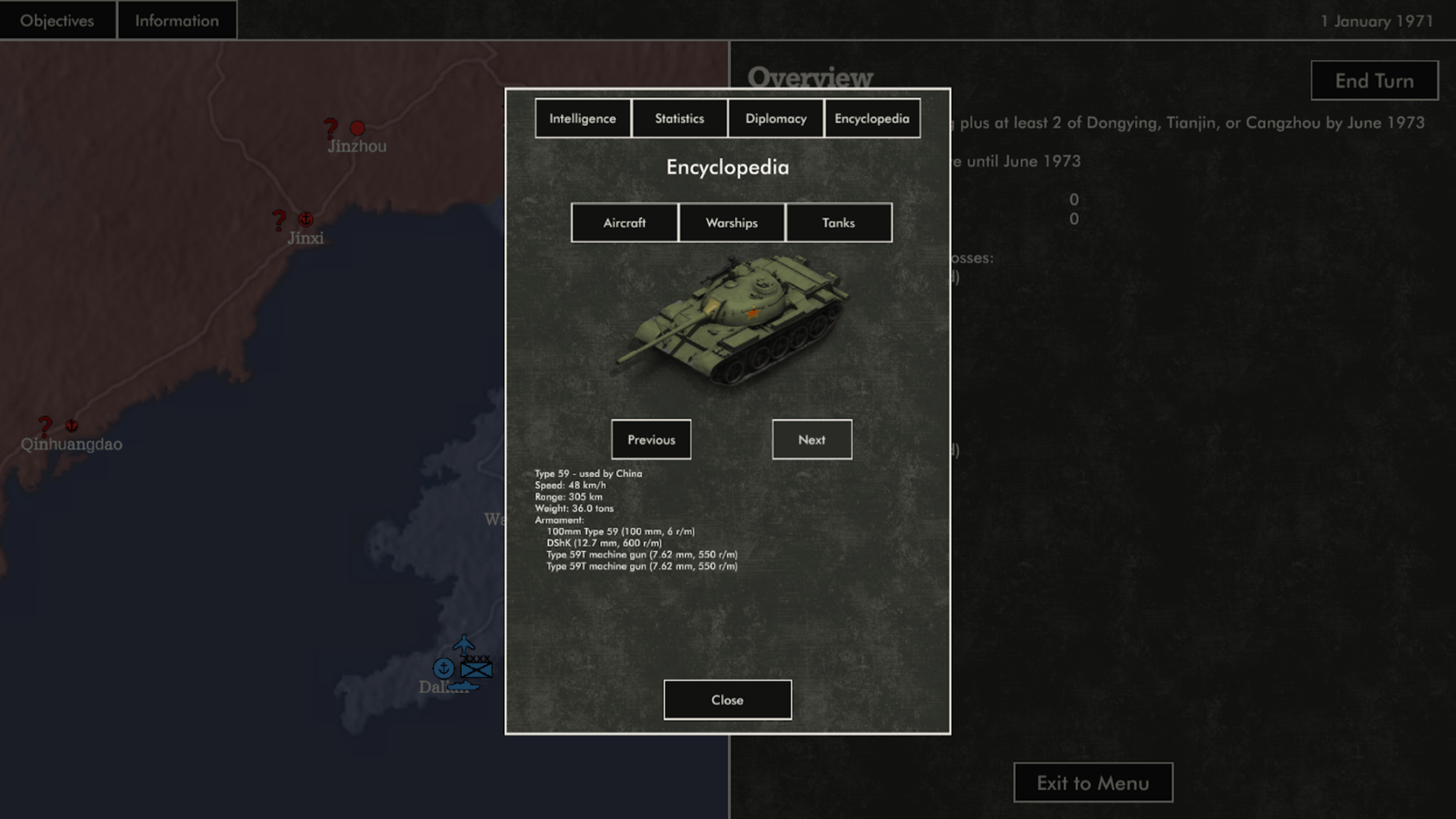
Task: View the Warships category
Action: [731, 223]
